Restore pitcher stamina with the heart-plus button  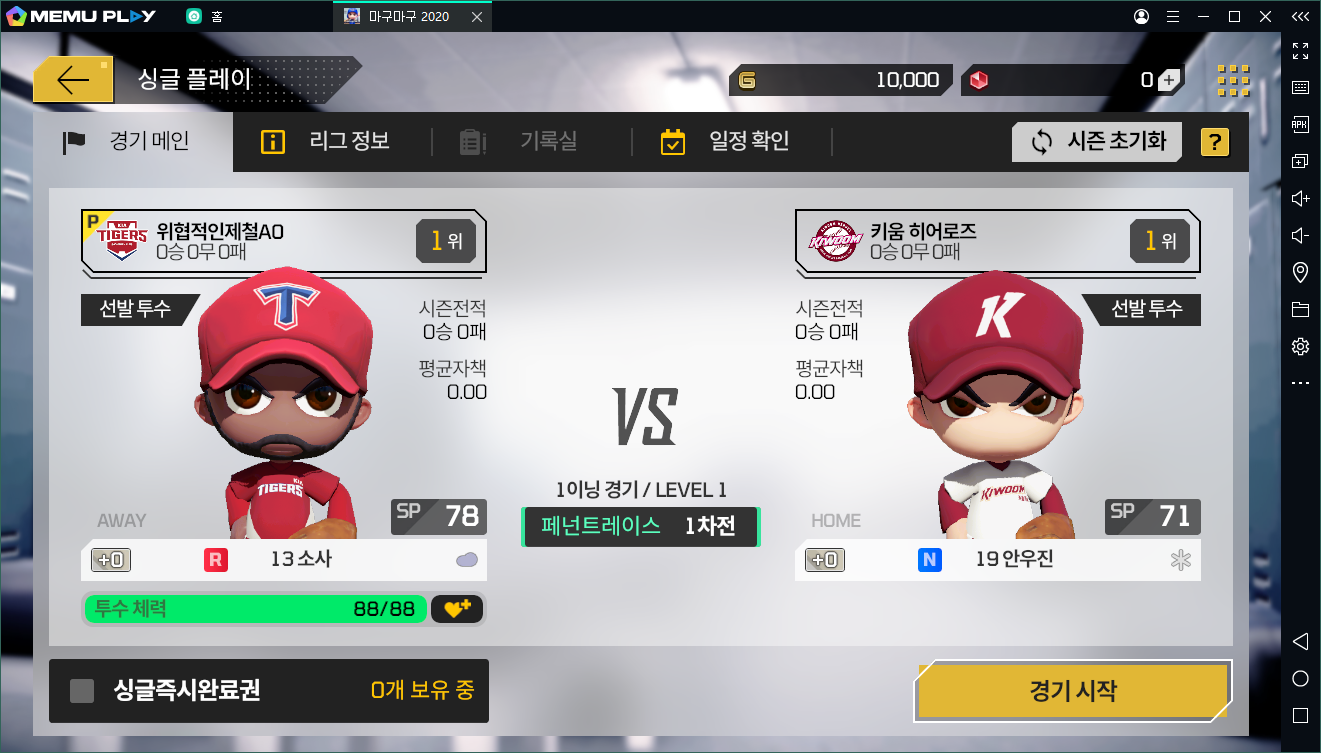[457, 608]
